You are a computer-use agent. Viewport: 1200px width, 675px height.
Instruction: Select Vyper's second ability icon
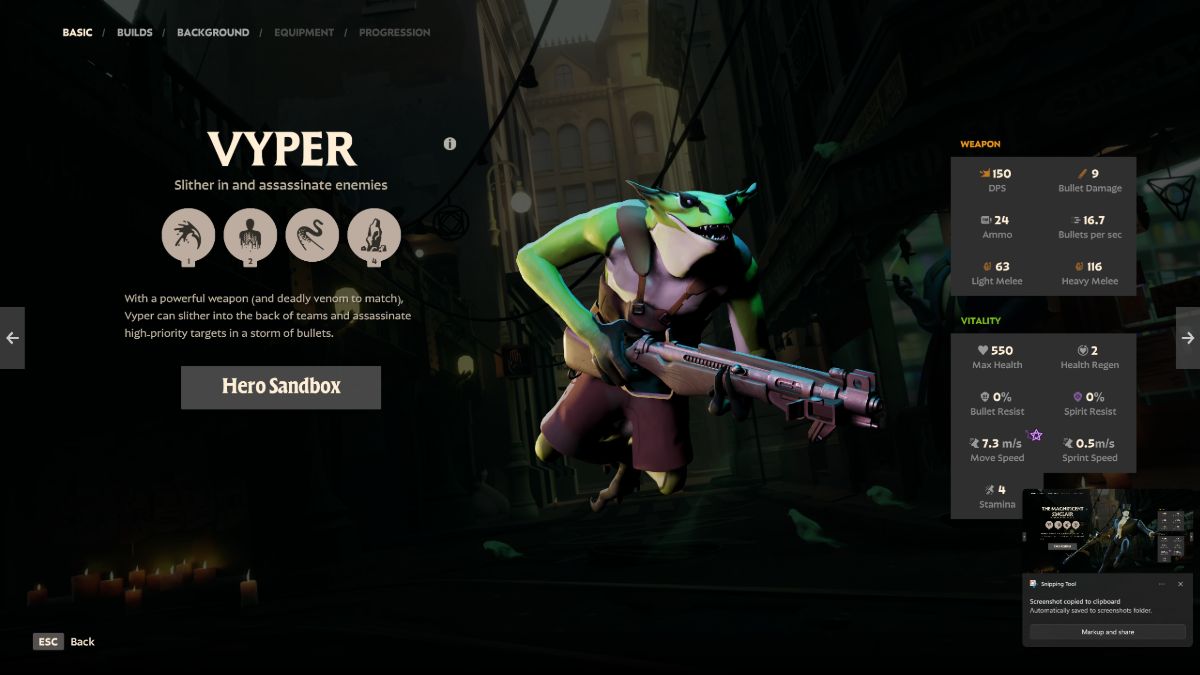pos(250,235)
